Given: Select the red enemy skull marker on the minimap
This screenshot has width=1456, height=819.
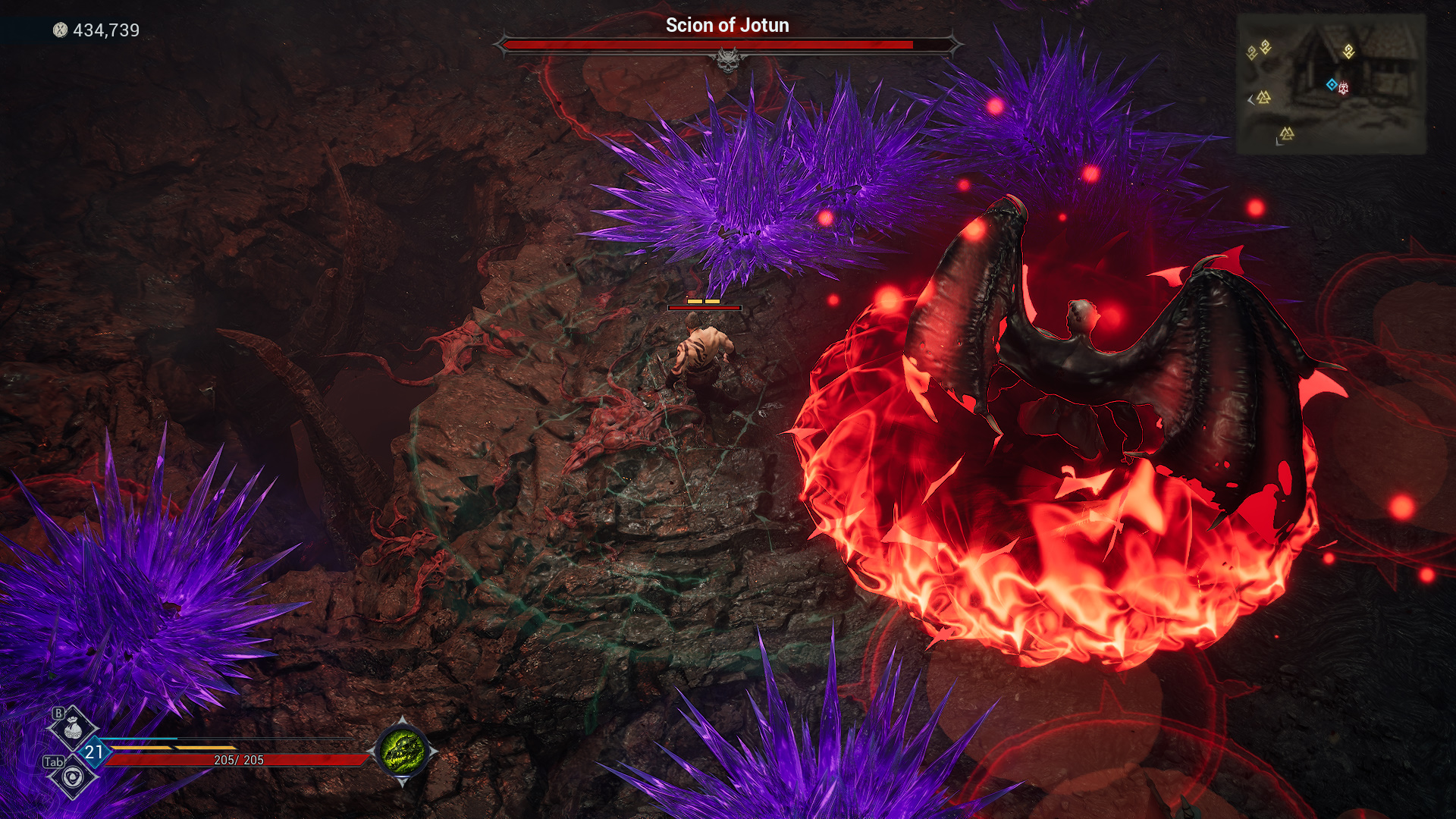Looking at the screenshot, I should click(1344, 89).
